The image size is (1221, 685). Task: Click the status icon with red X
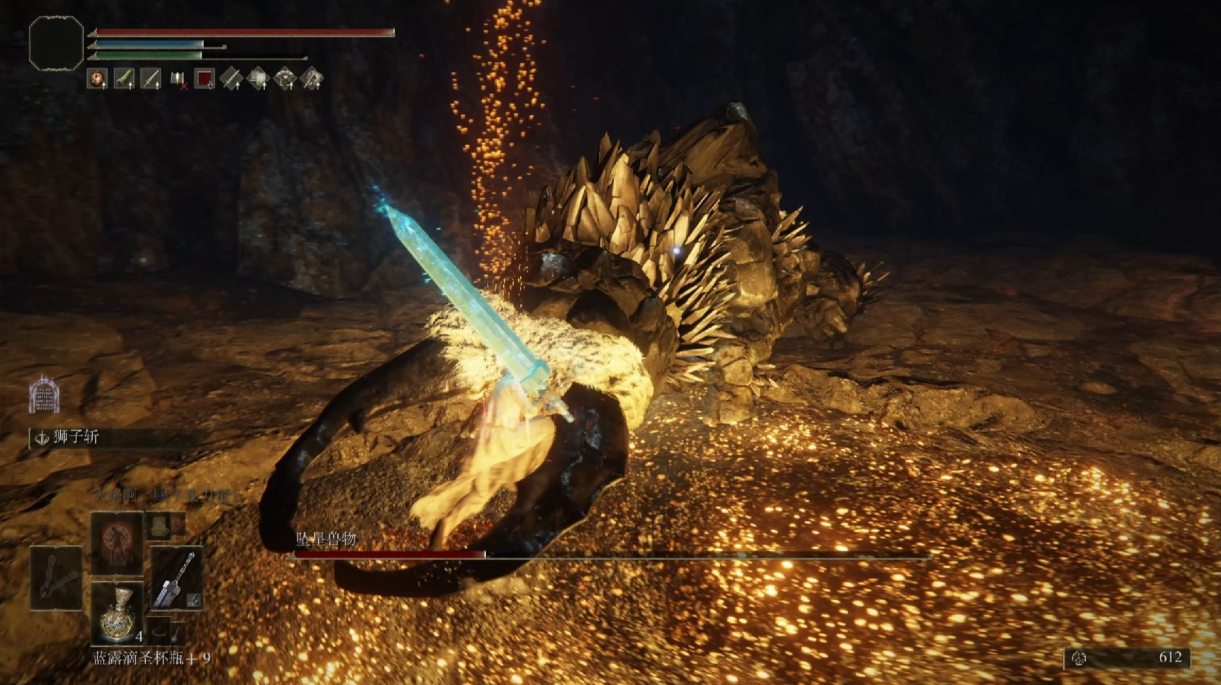pos(178,78)
